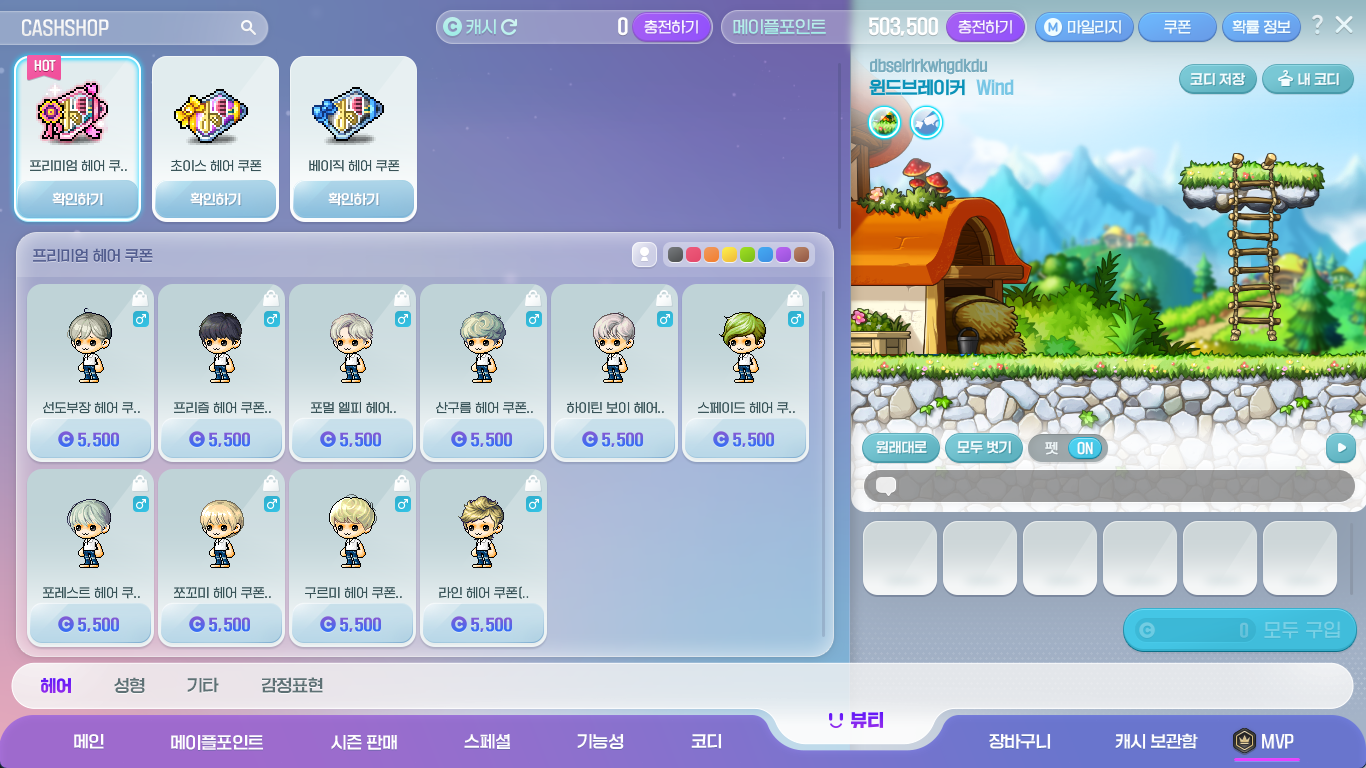
Task: Open the 장바구니 cart
Action: point(1019,742)
